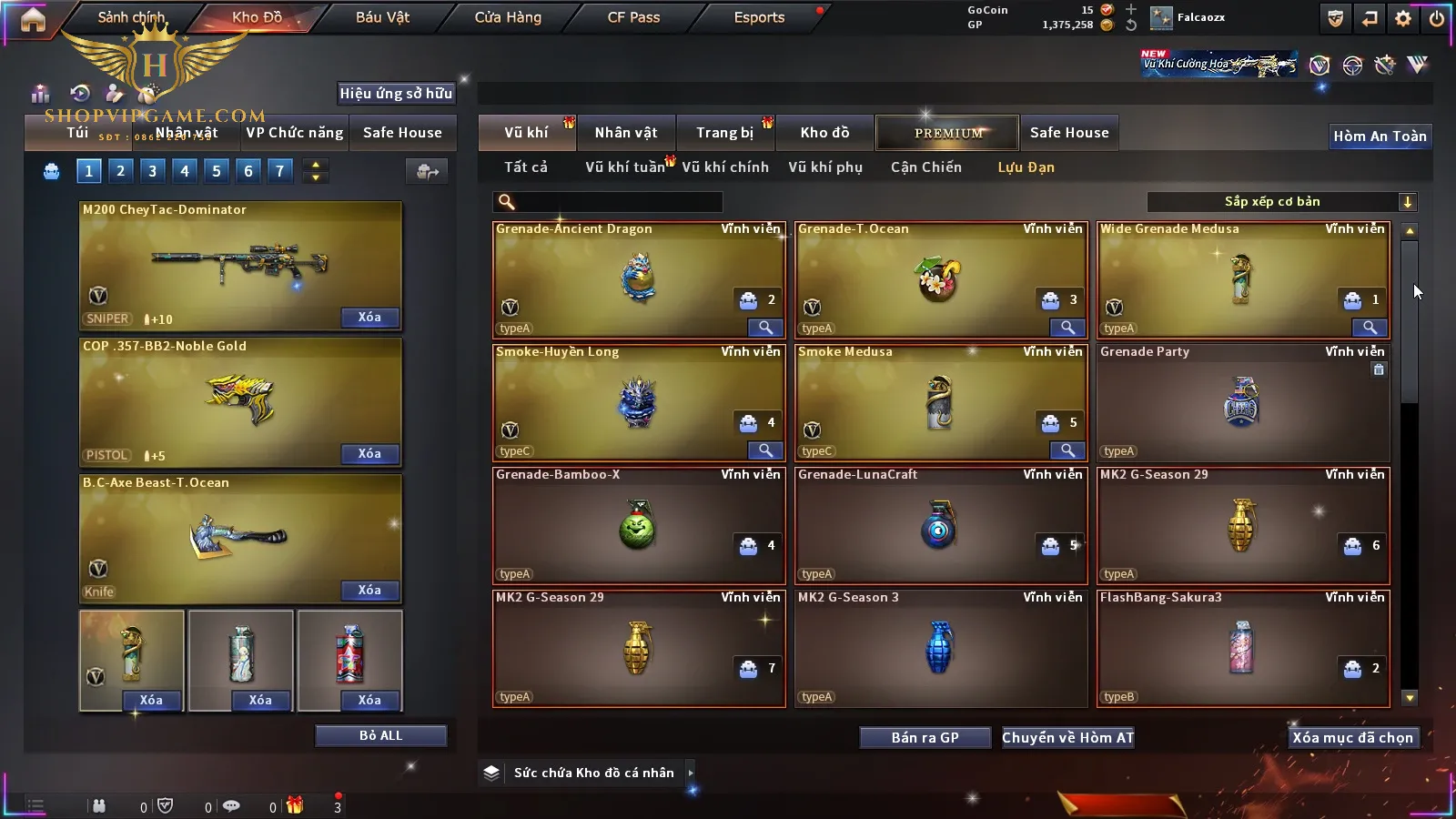
Task: Remove the M200 CheyTac-Dominator with Xóa
Action: [x=369, y=318]
